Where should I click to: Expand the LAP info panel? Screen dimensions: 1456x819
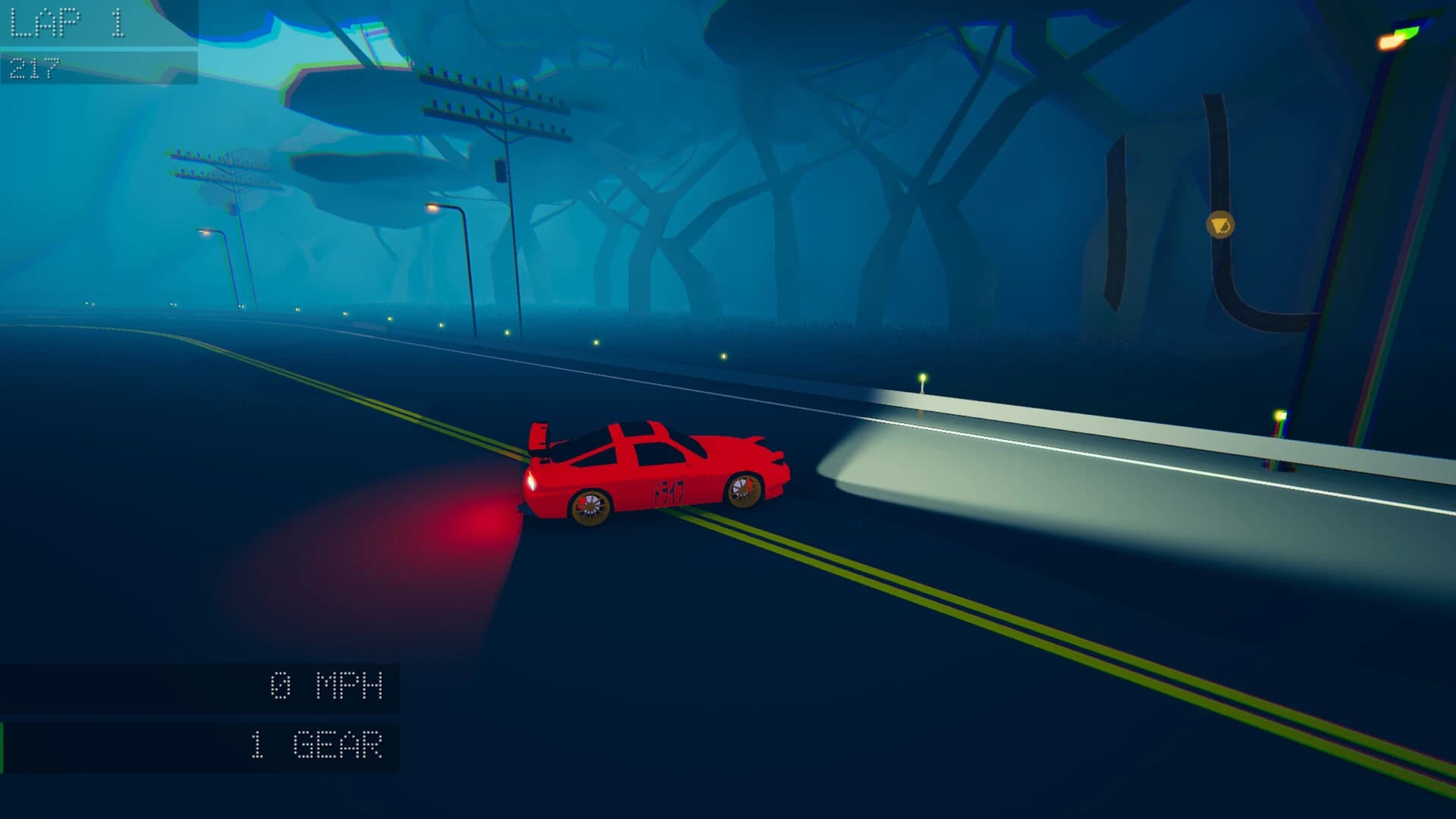pyautogui.click(x=99, y=42)
